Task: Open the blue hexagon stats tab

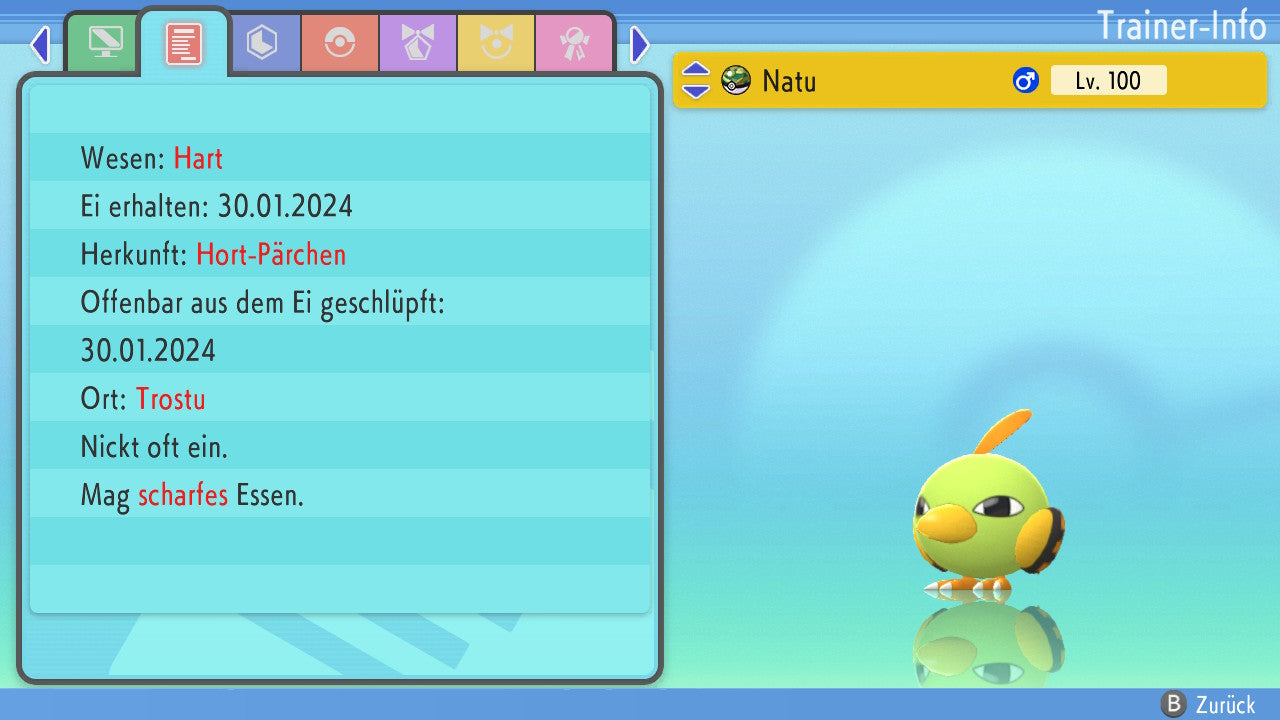Action: [262, 43]
